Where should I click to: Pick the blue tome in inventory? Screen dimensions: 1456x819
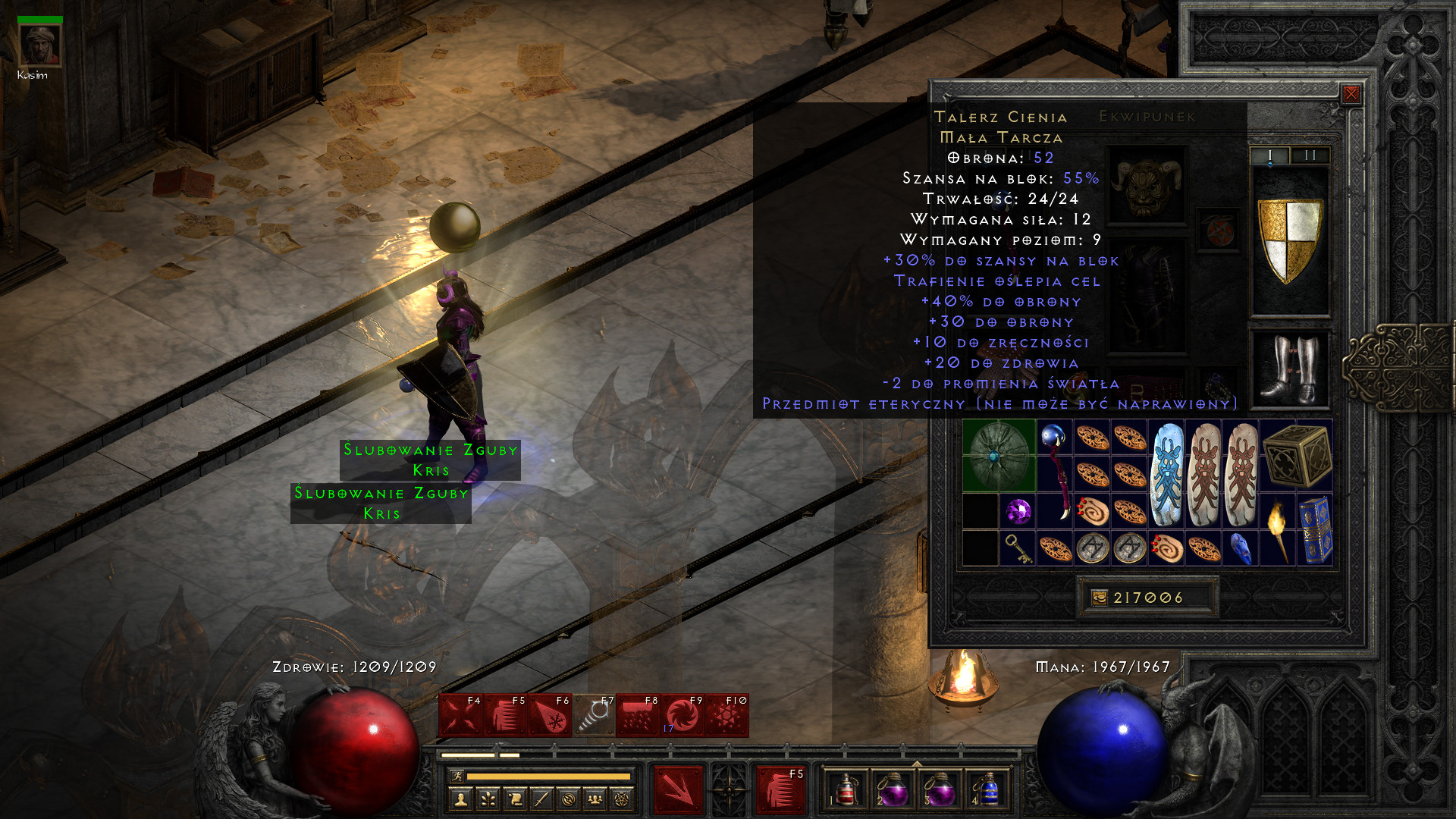1315,529
